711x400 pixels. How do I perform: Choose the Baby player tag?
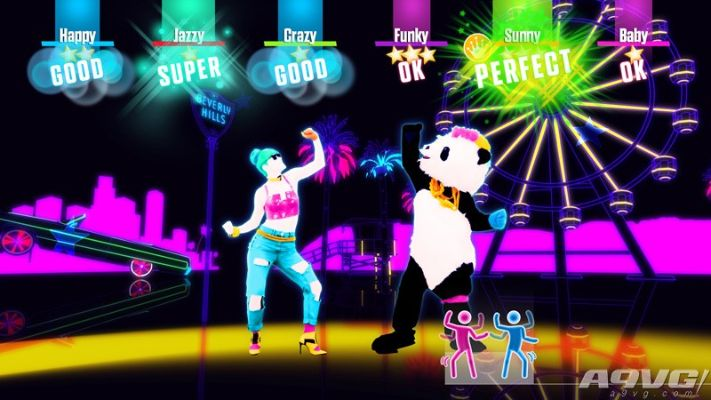[633, 35]
